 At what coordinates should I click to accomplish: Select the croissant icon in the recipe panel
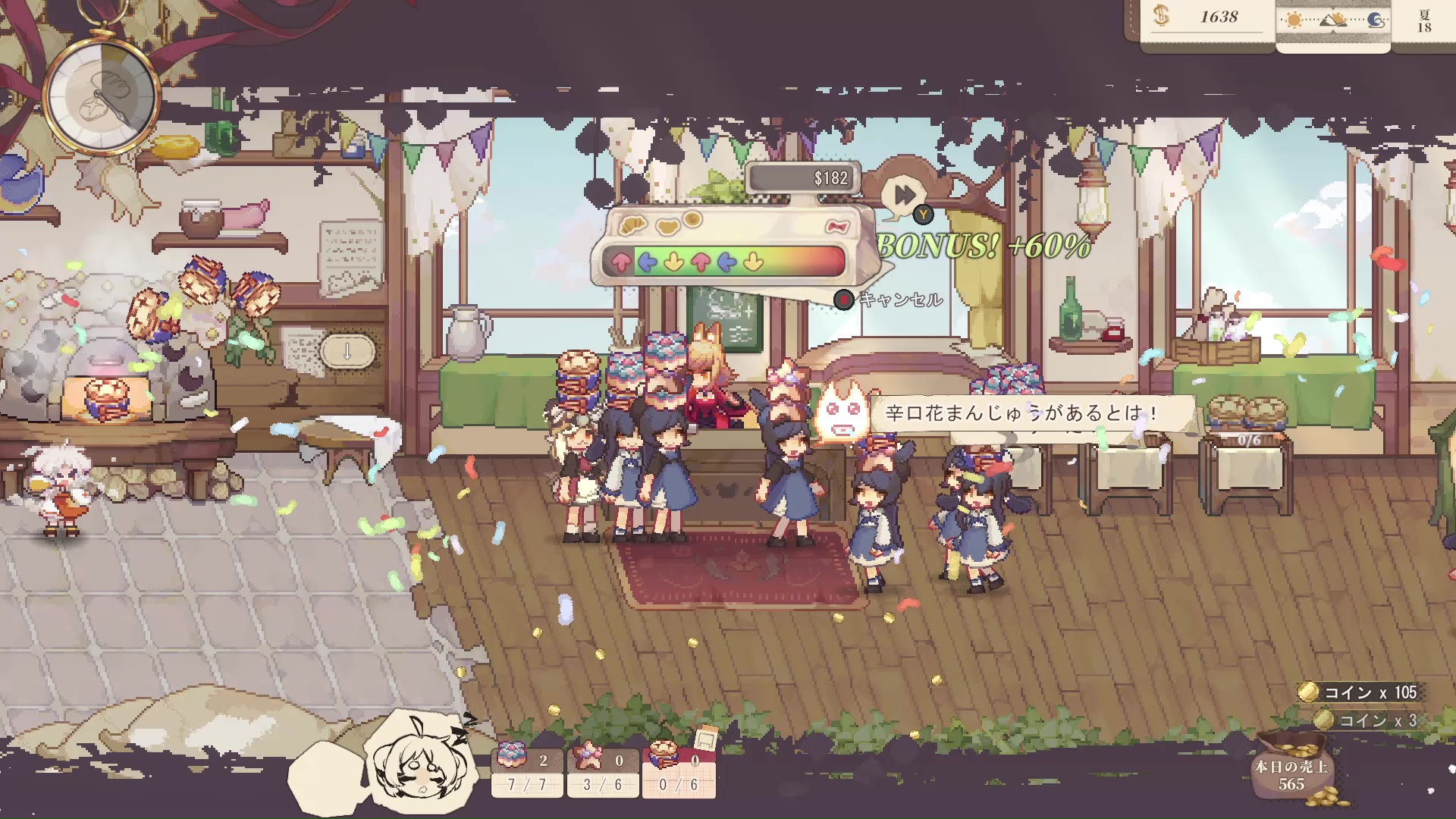[632, 225]
